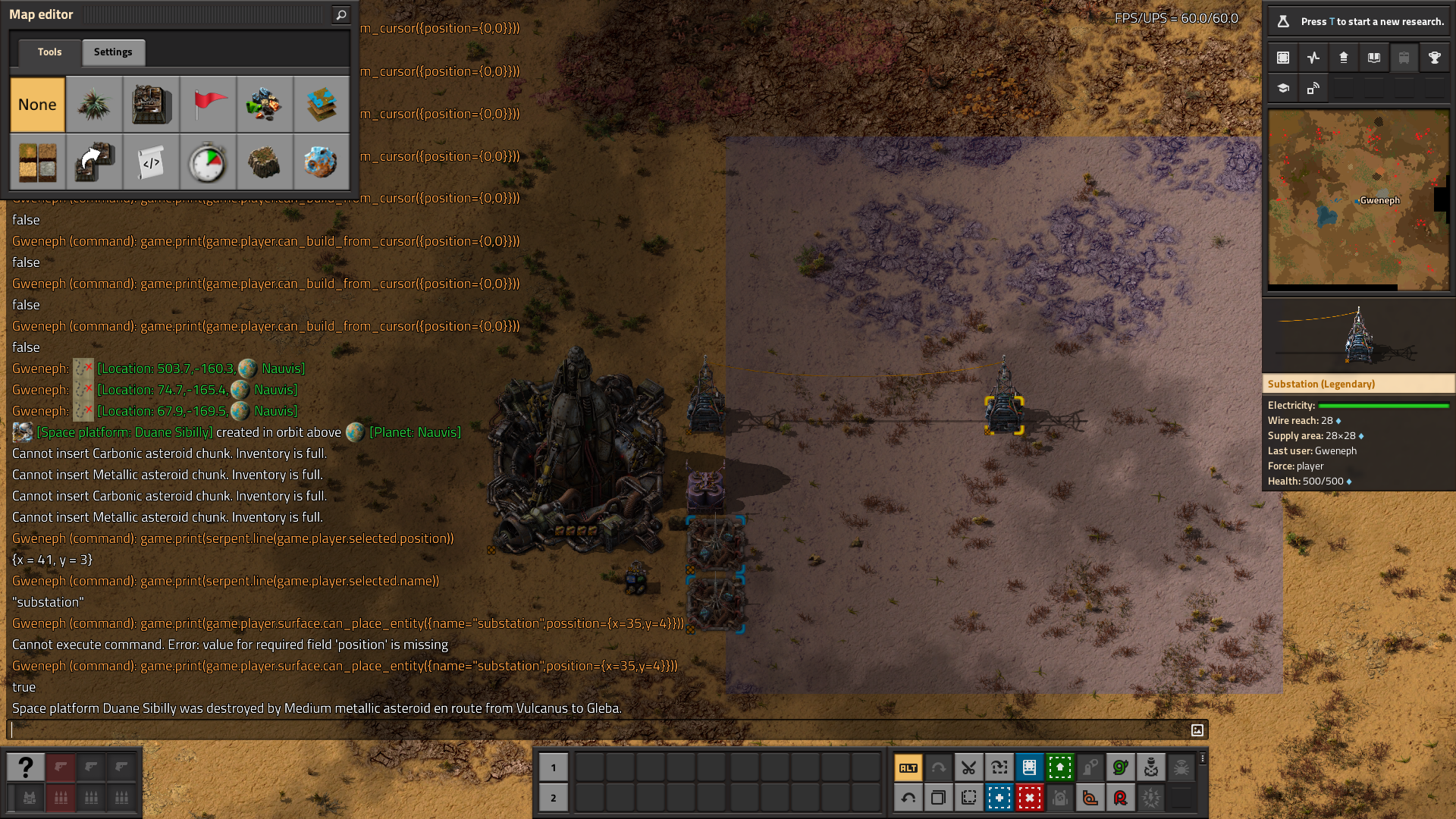
Task: Open the stopwatch time tool
Action: [208, 162]
